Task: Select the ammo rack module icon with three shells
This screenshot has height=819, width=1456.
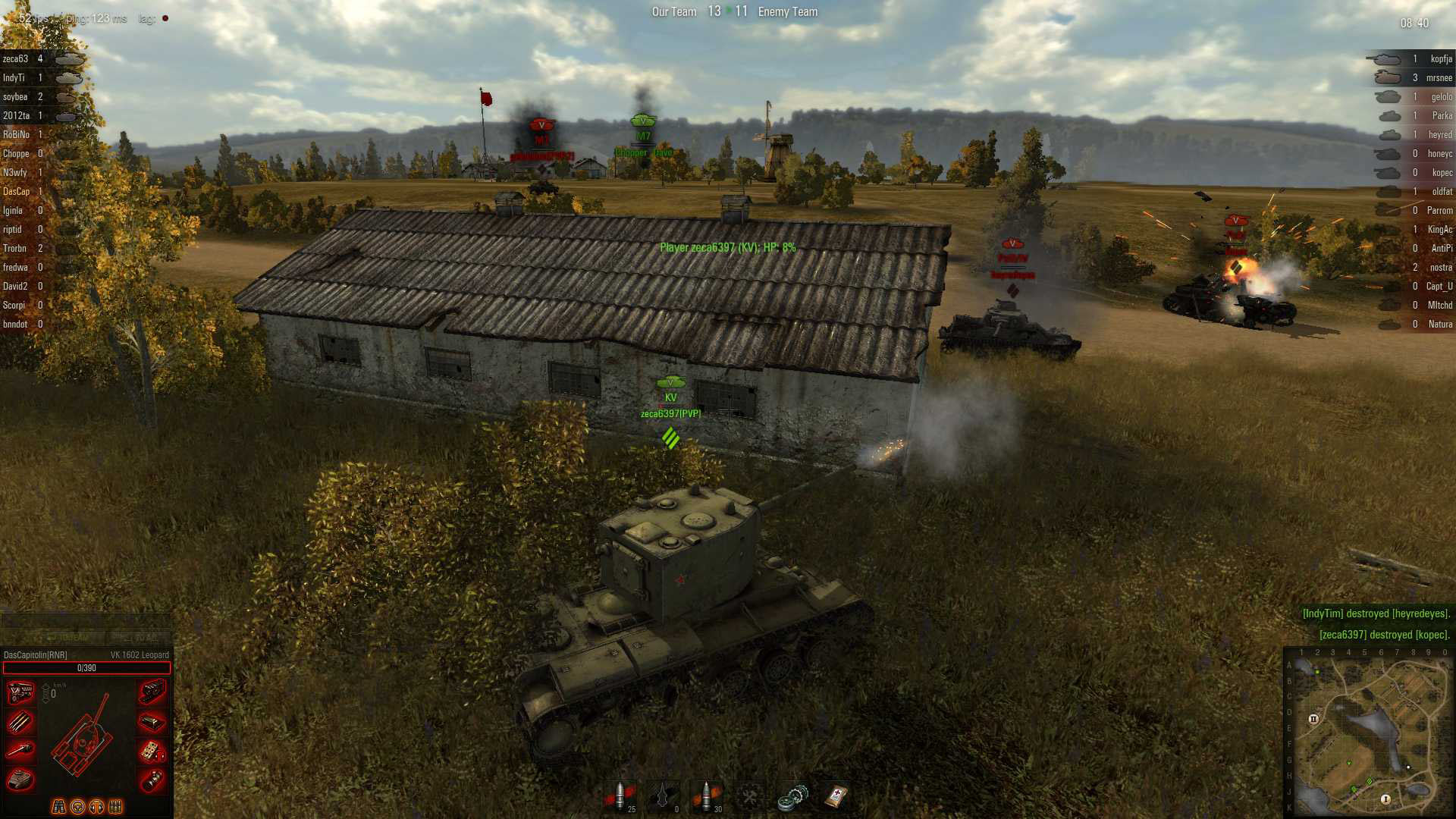Action: pyautogui.click(x=20, y=721)
